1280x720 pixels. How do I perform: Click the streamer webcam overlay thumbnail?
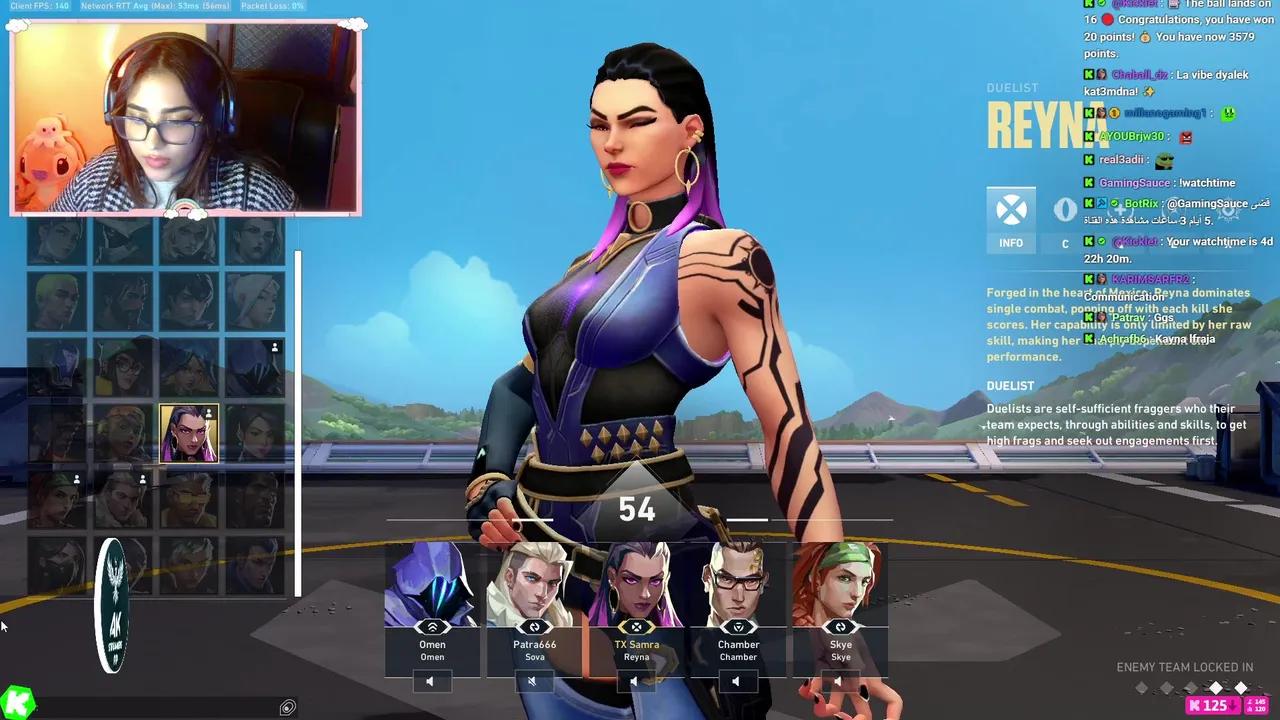(x=185, y=118)
